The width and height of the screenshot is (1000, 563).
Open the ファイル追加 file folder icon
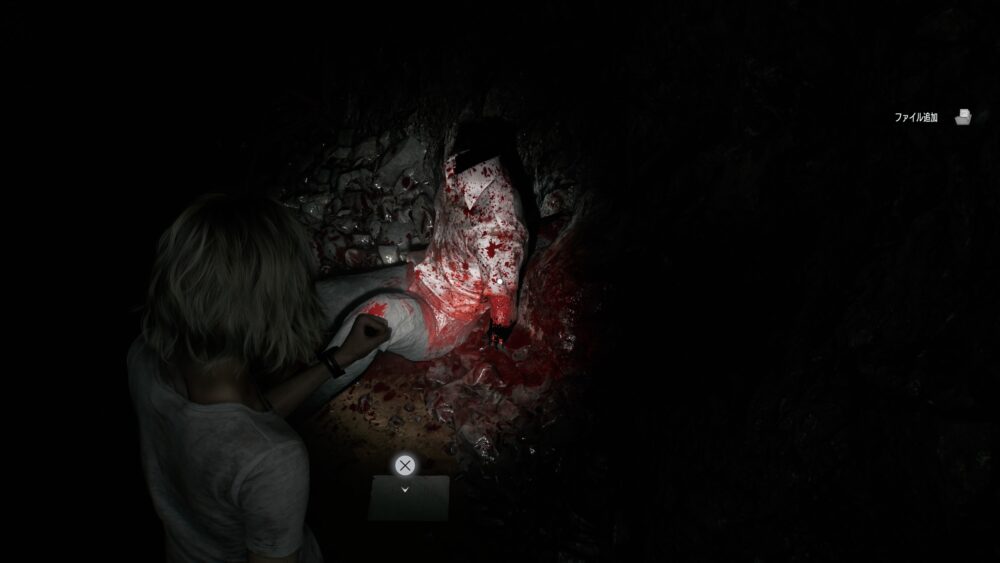963,117
